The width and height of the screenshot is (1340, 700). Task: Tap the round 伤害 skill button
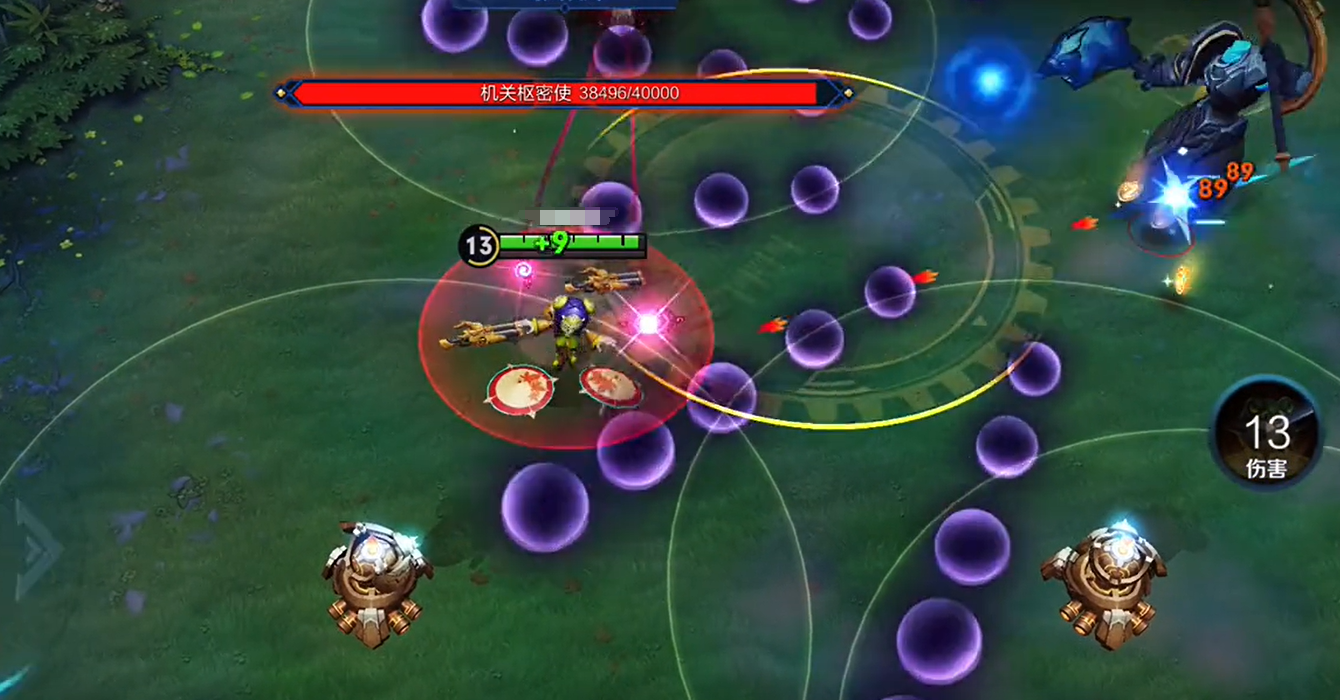[1266, 441]
